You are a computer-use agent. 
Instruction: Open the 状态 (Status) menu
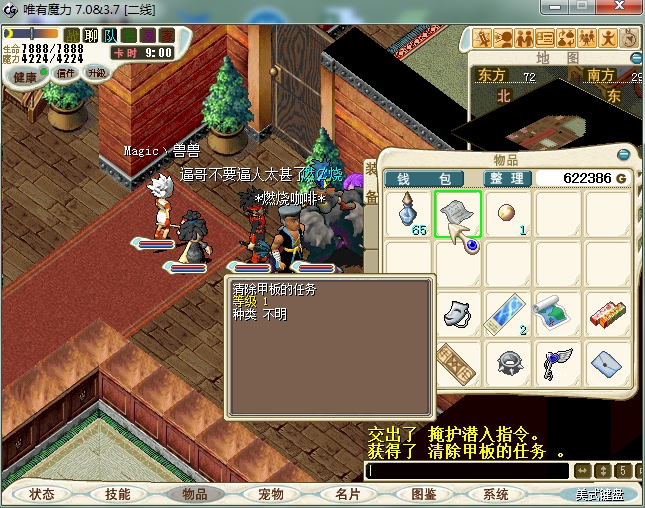[x=42, y=494]
